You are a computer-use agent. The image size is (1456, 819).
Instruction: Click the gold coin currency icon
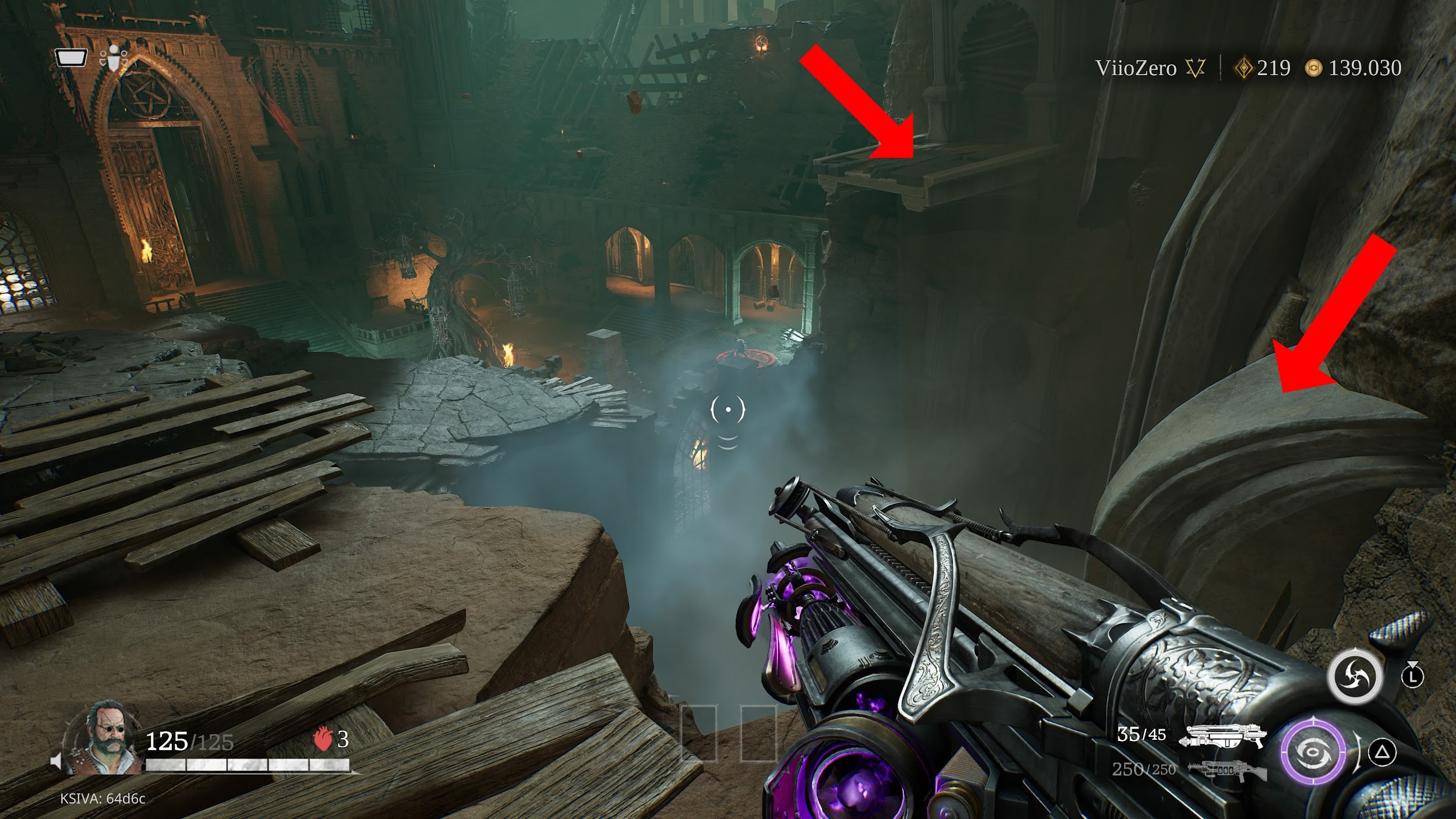pos(1313,69)
